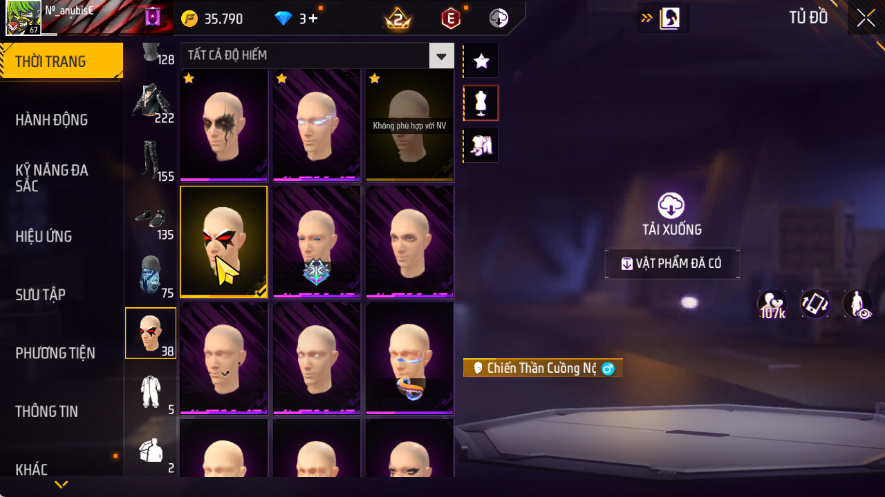Viewport: 885px width, 497px height.
Task: Select the HIỆU ỨNG menu entry
Action: click(x=44, y=237)
